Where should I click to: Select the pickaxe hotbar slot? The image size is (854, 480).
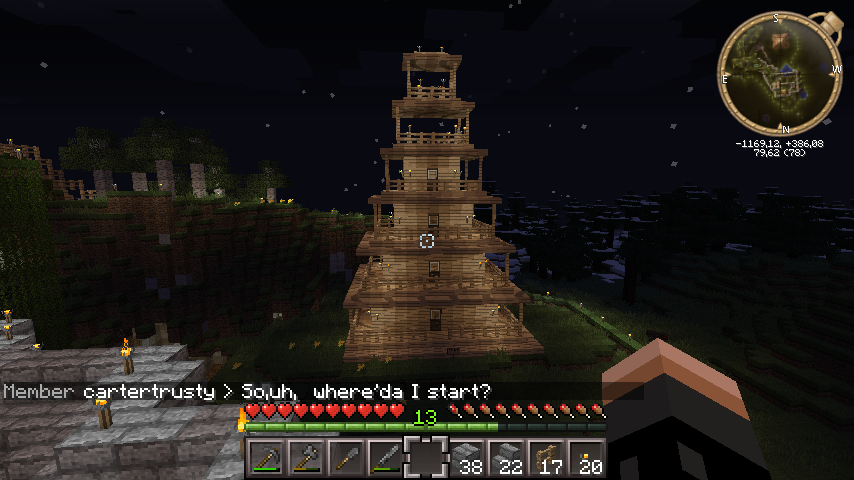coord(266,460)
